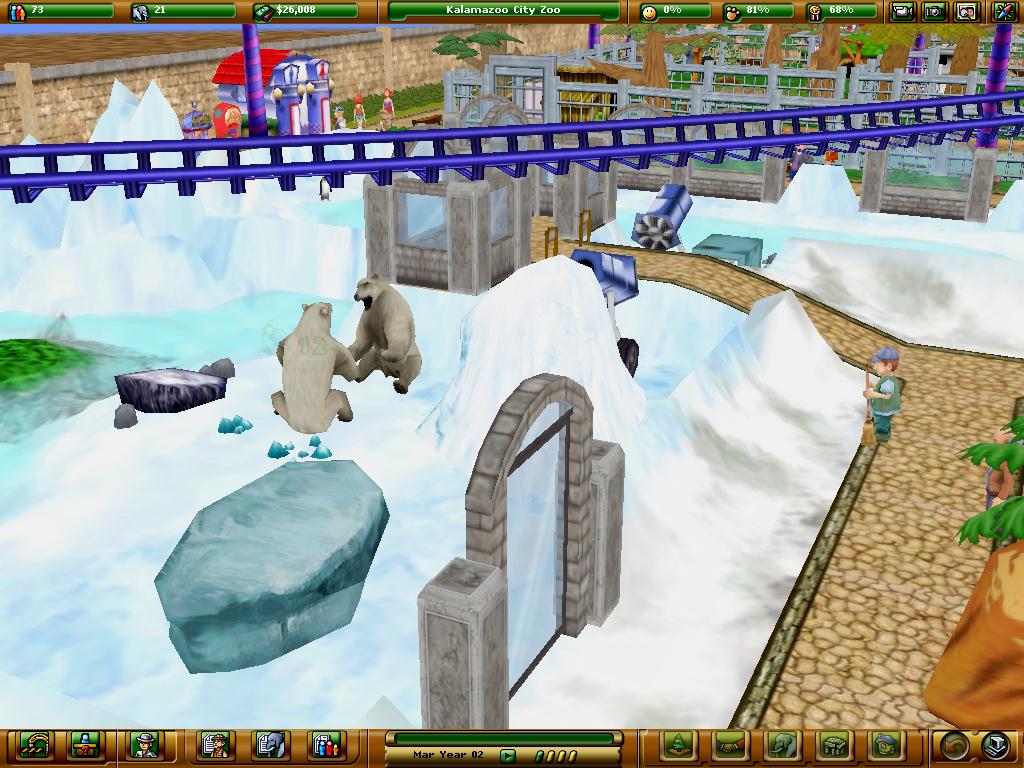Open the terrain path construction menu
This screenshot has height=768, width=1024.
(730, 745)
